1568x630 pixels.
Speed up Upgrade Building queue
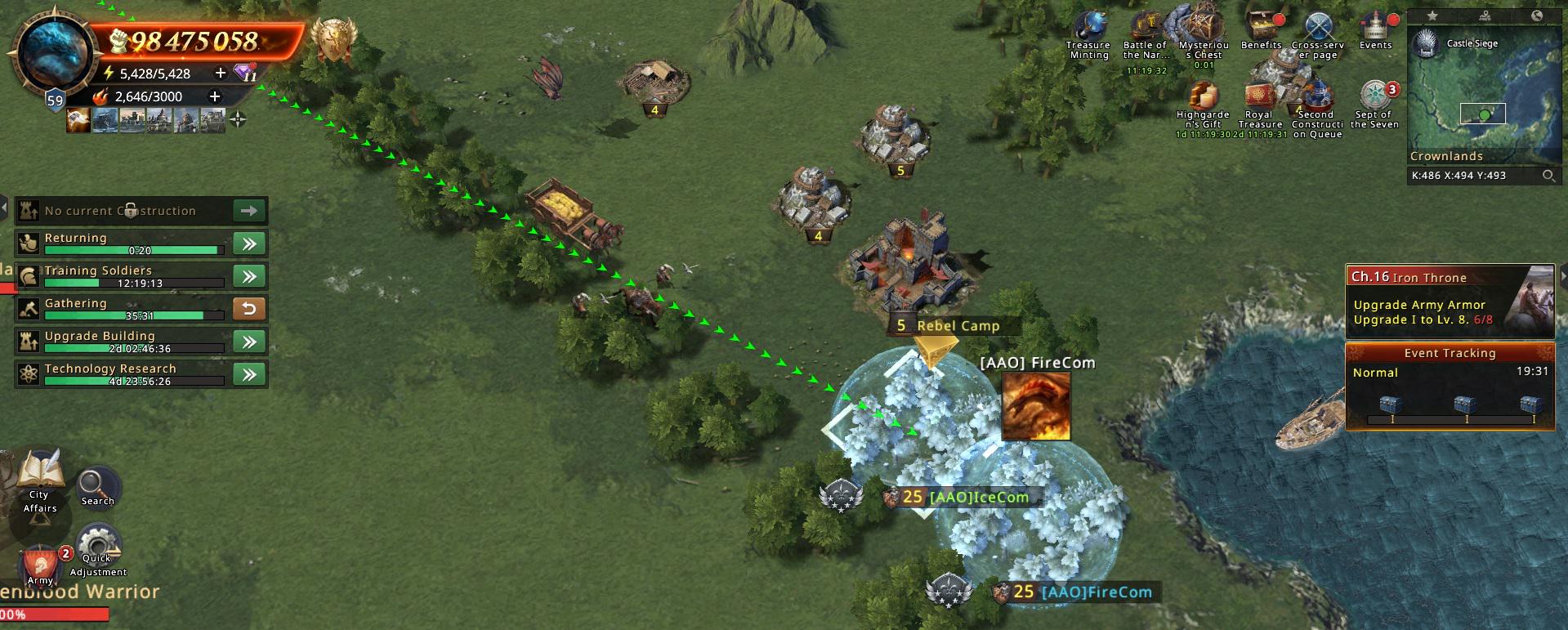[x=249, y=342]
